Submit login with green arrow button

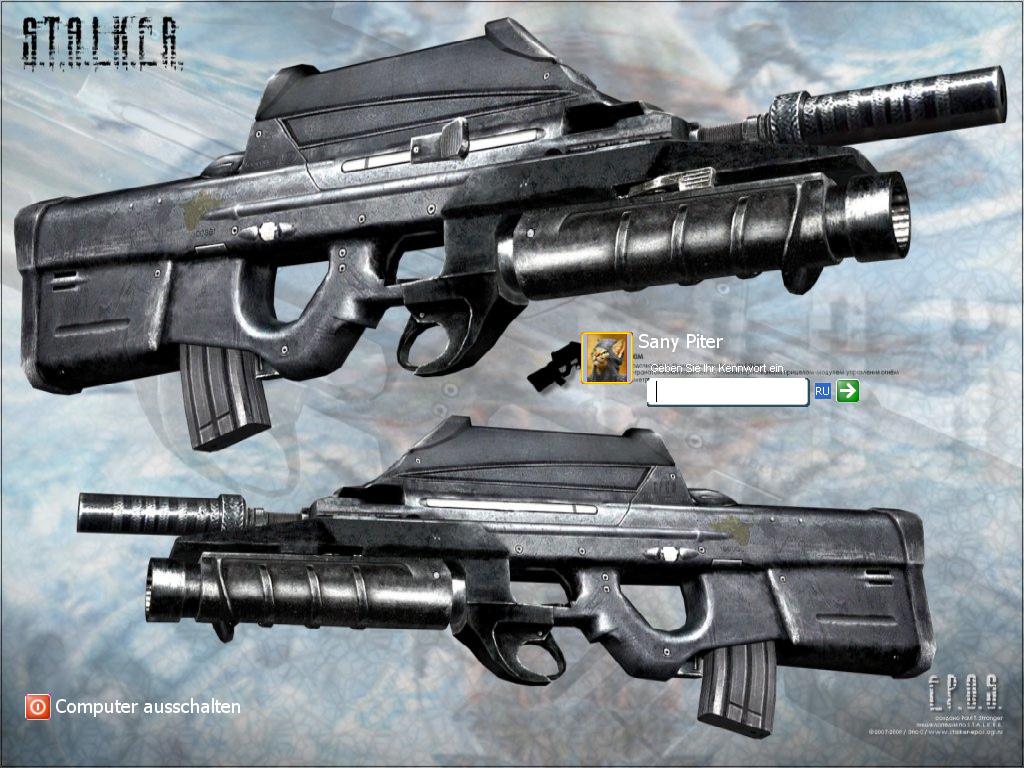point(848,391)
